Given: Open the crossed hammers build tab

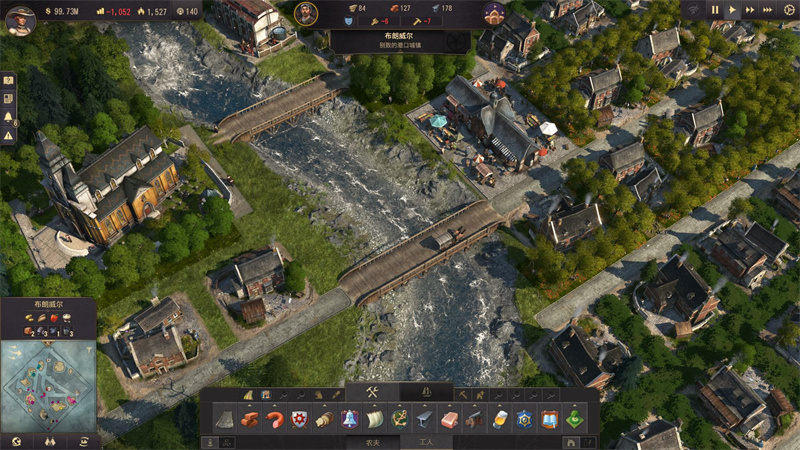Looking at the screenshot, I should pyautogui.click(x=371, y=392).
